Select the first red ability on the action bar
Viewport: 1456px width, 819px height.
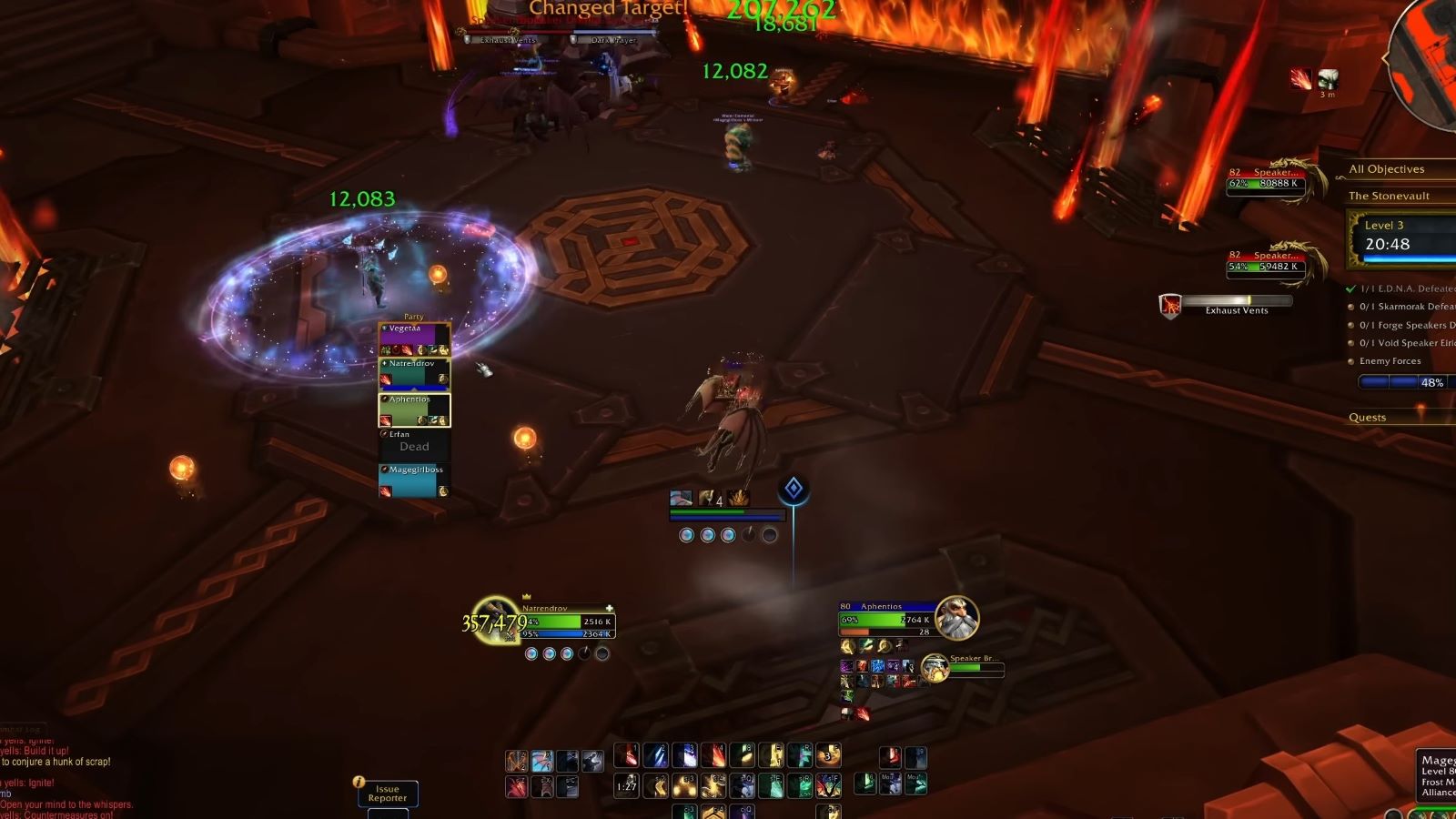click(x=629, y=755)
